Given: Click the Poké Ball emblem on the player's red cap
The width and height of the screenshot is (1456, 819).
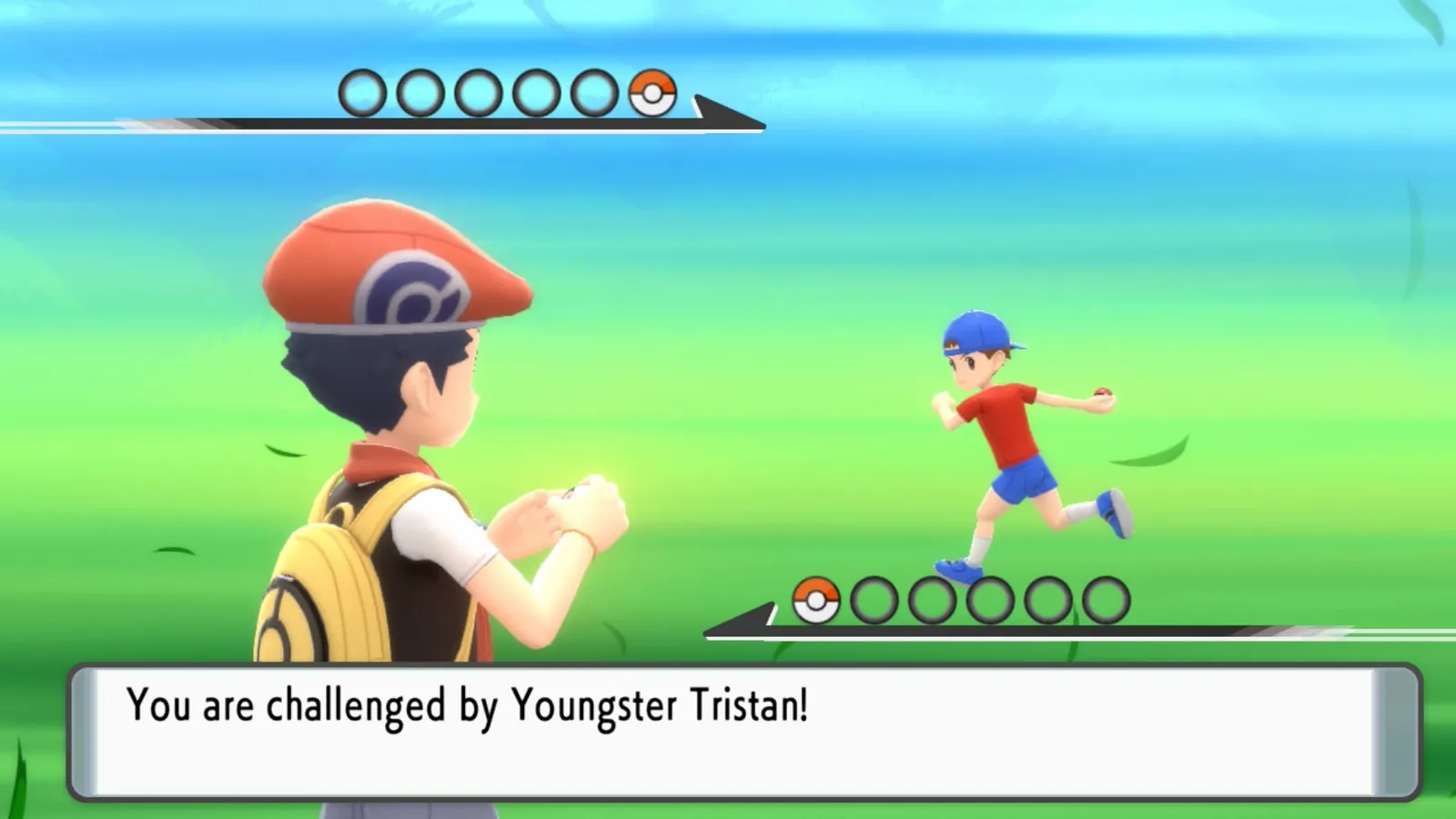Looking at the screenshot, I should (x=414, y=287).
